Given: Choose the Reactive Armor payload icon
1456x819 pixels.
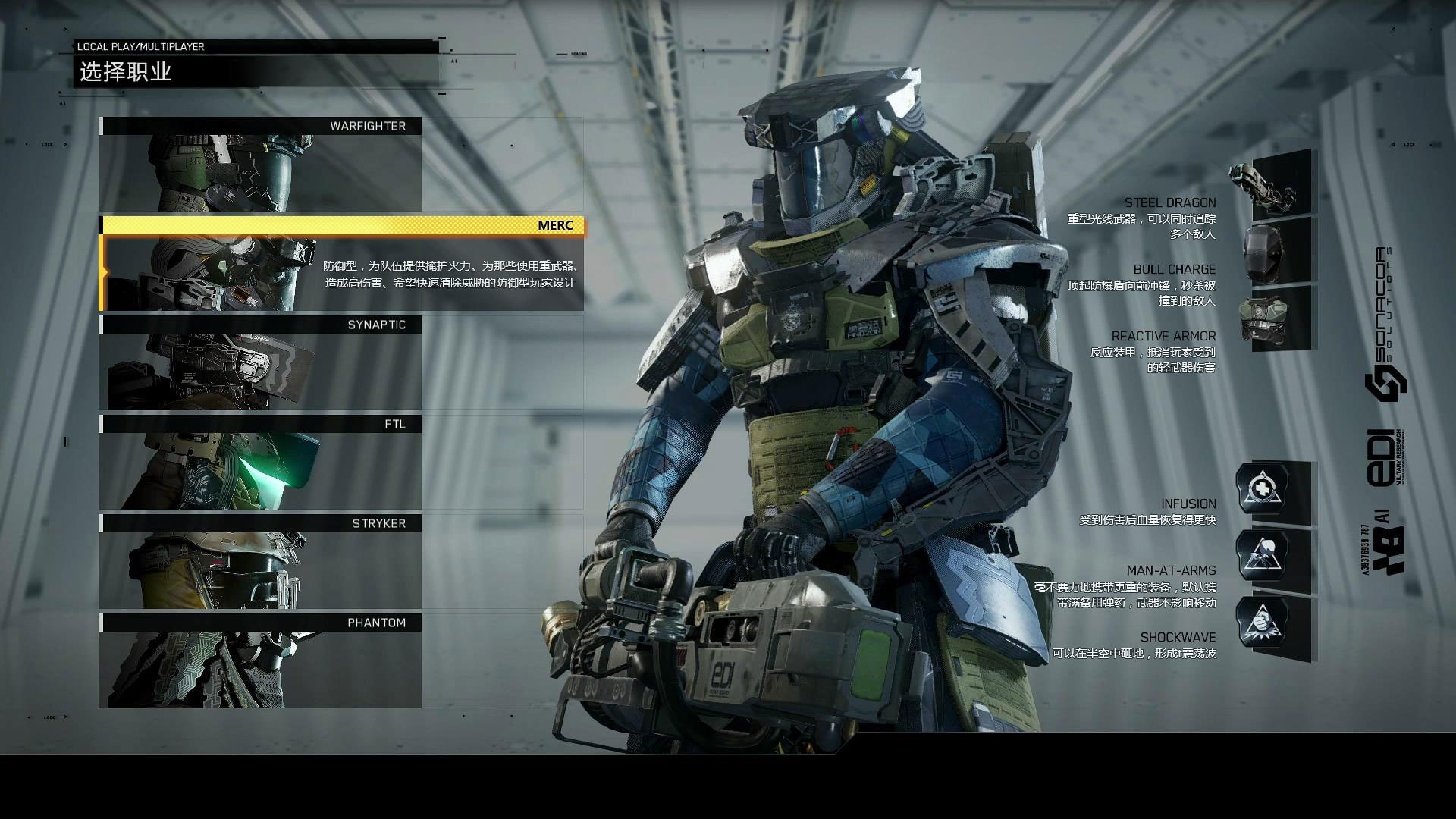Looking at the screenshot, I should click(1272, 319).
